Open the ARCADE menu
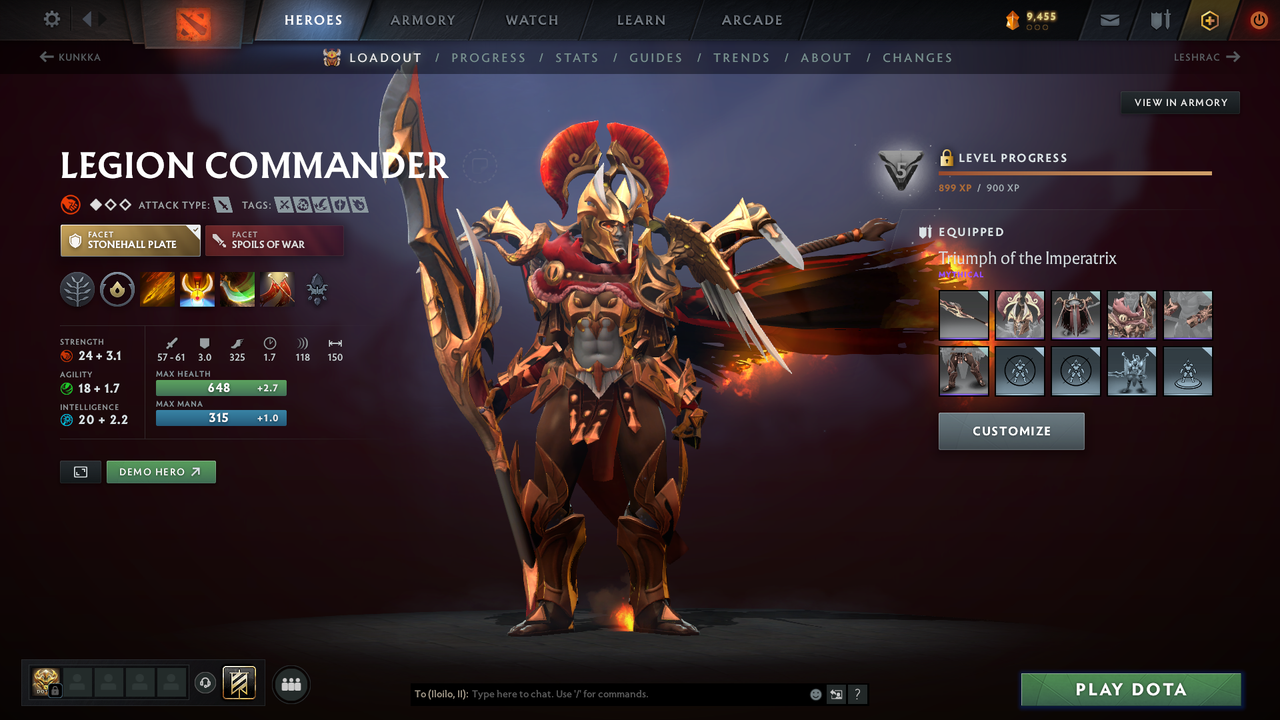The height and width of the screenshot is (720, 1280). coord(751,20)
